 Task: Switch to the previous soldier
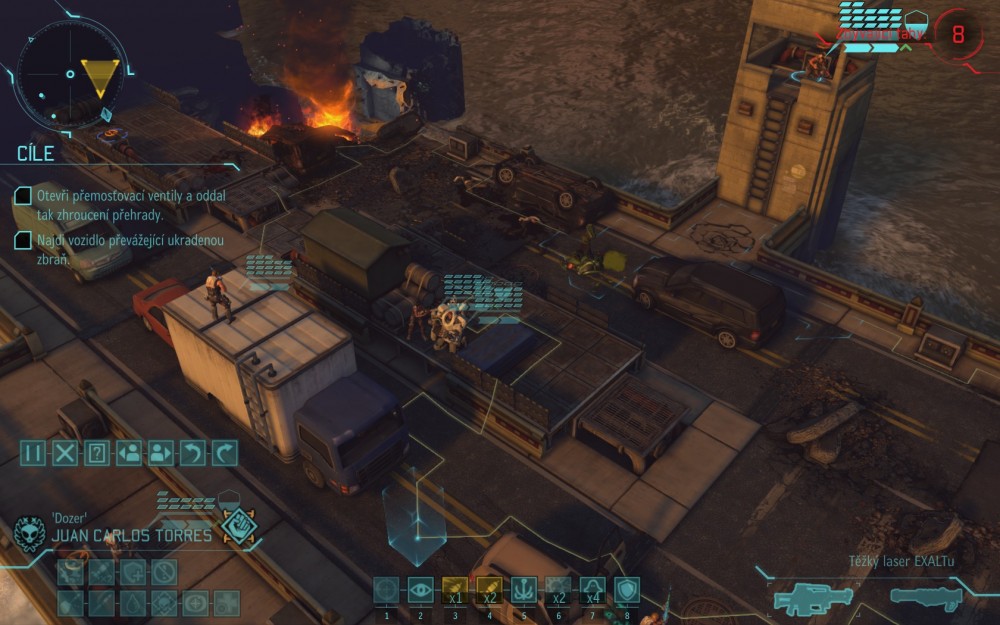pos(129,453)
